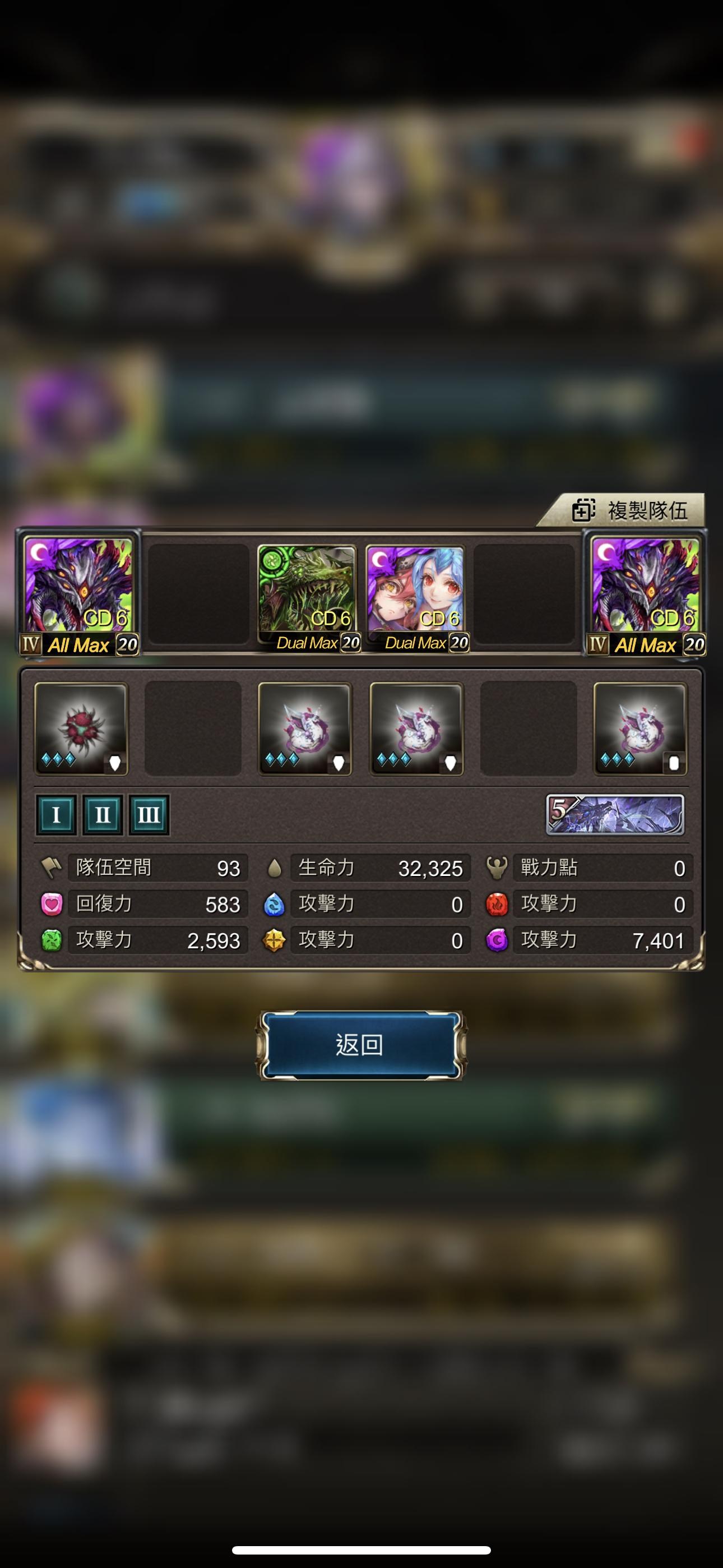
Task: Switch to skill group II tab
Action: point(102,815)
